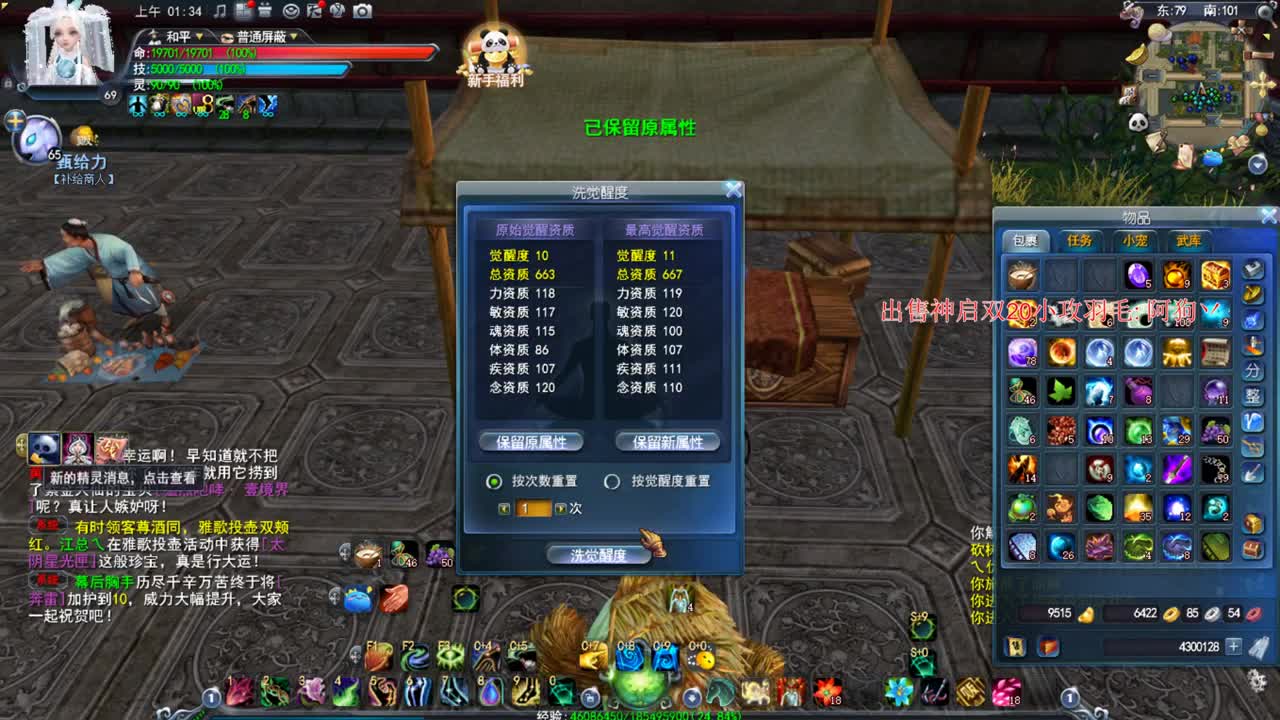1280x720 pixels.
Task: Click the 保留原属性 button
Action: point(529,441)
